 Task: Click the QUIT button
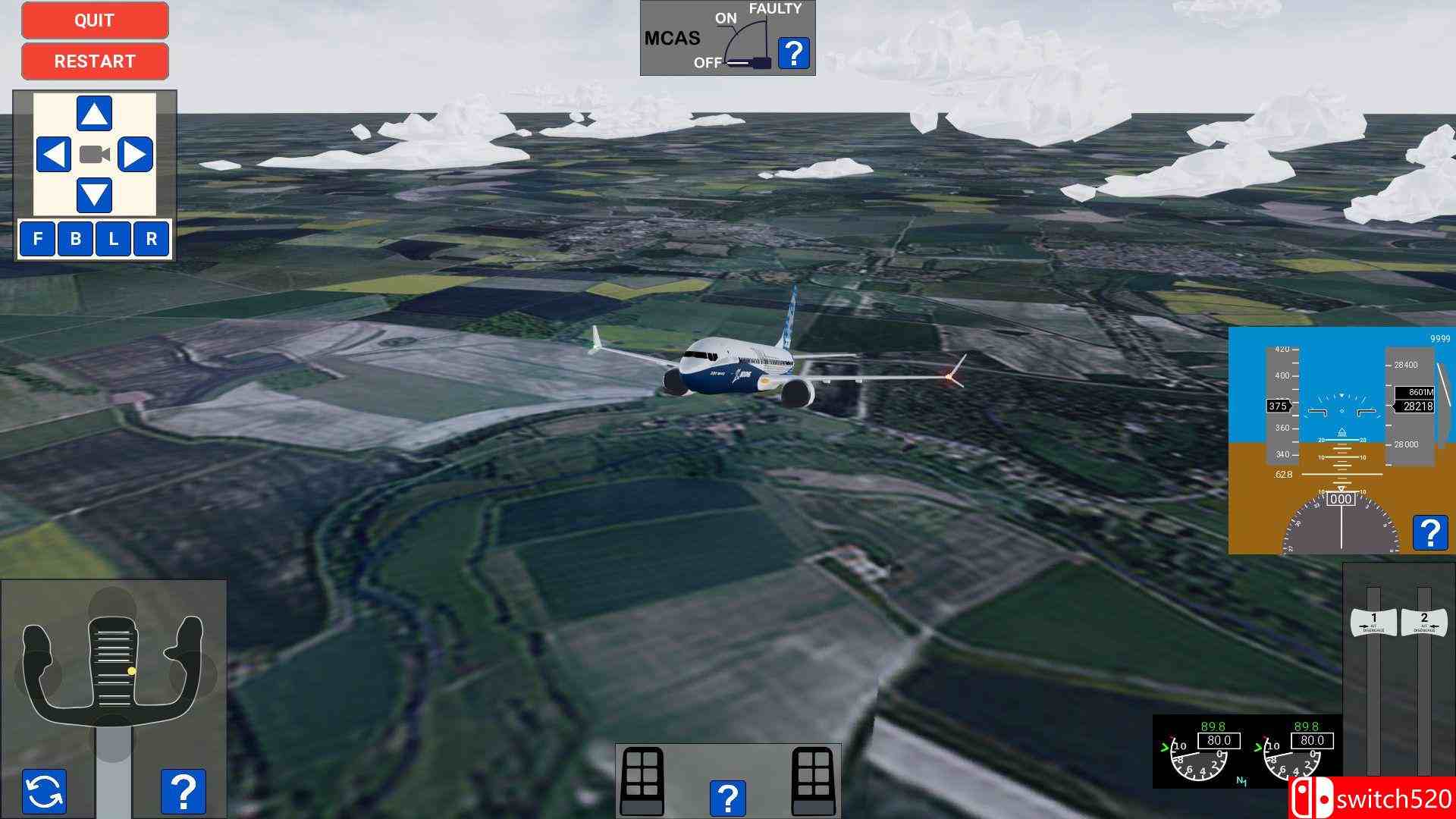(x=94, y=20)
